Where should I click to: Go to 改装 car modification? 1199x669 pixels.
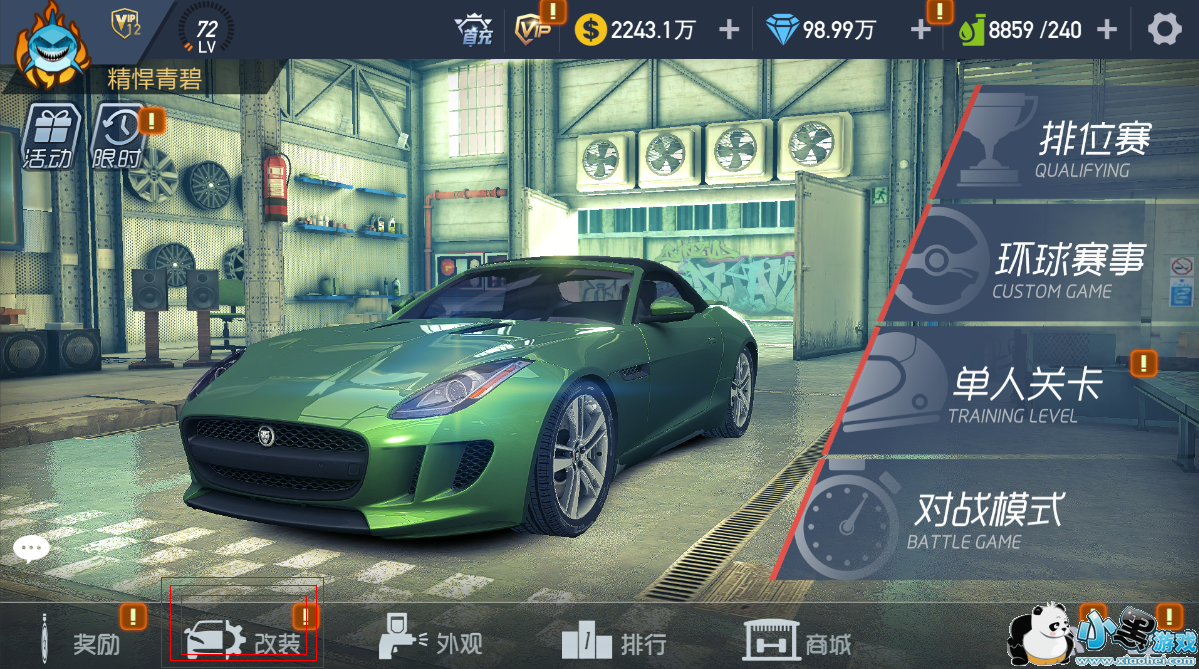[x=244, y=641]
